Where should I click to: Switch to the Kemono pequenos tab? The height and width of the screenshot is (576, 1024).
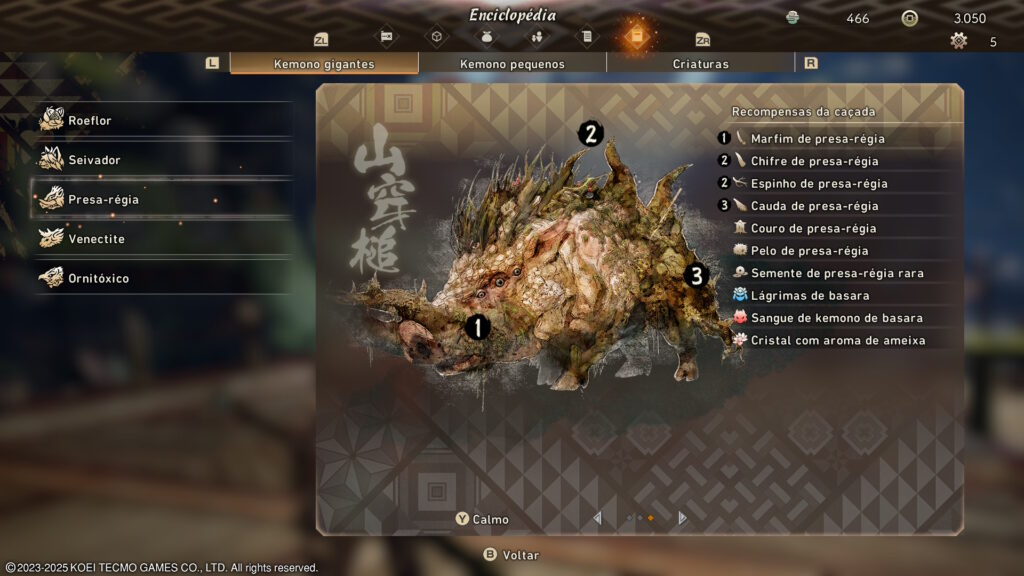(x=512, y=64)
